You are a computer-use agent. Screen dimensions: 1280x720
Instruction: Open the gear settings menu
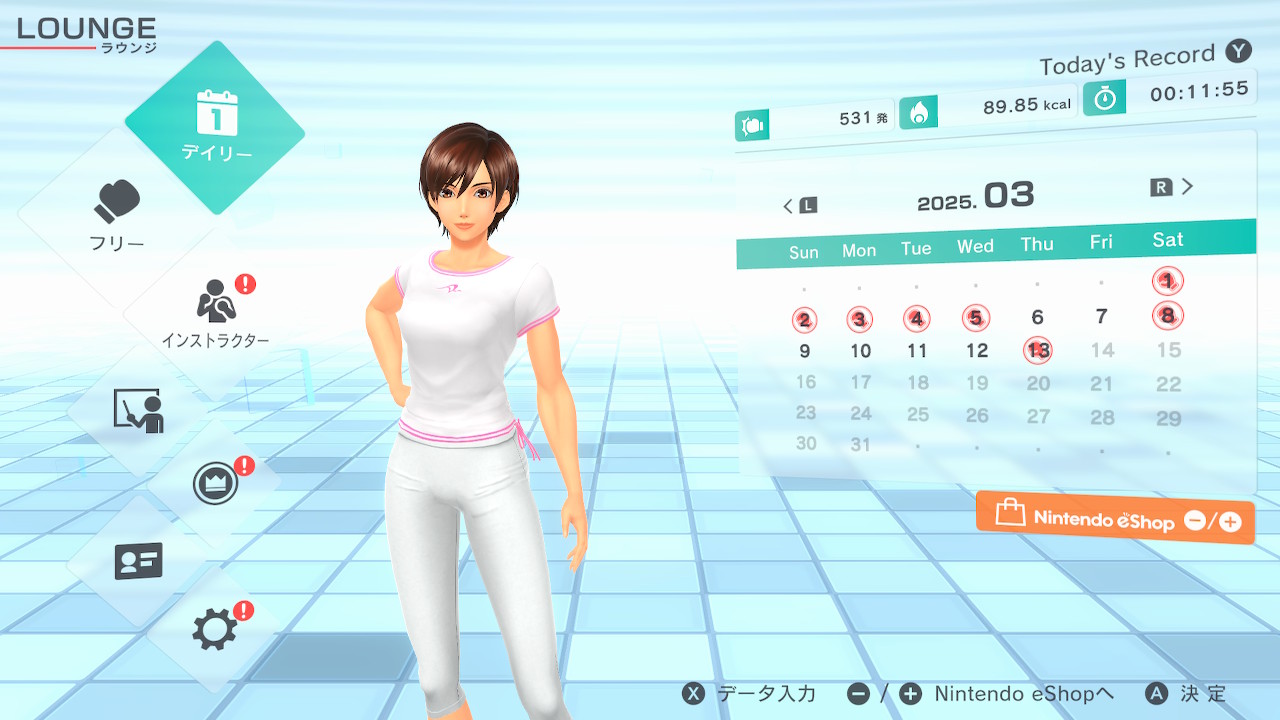[215, 629]
